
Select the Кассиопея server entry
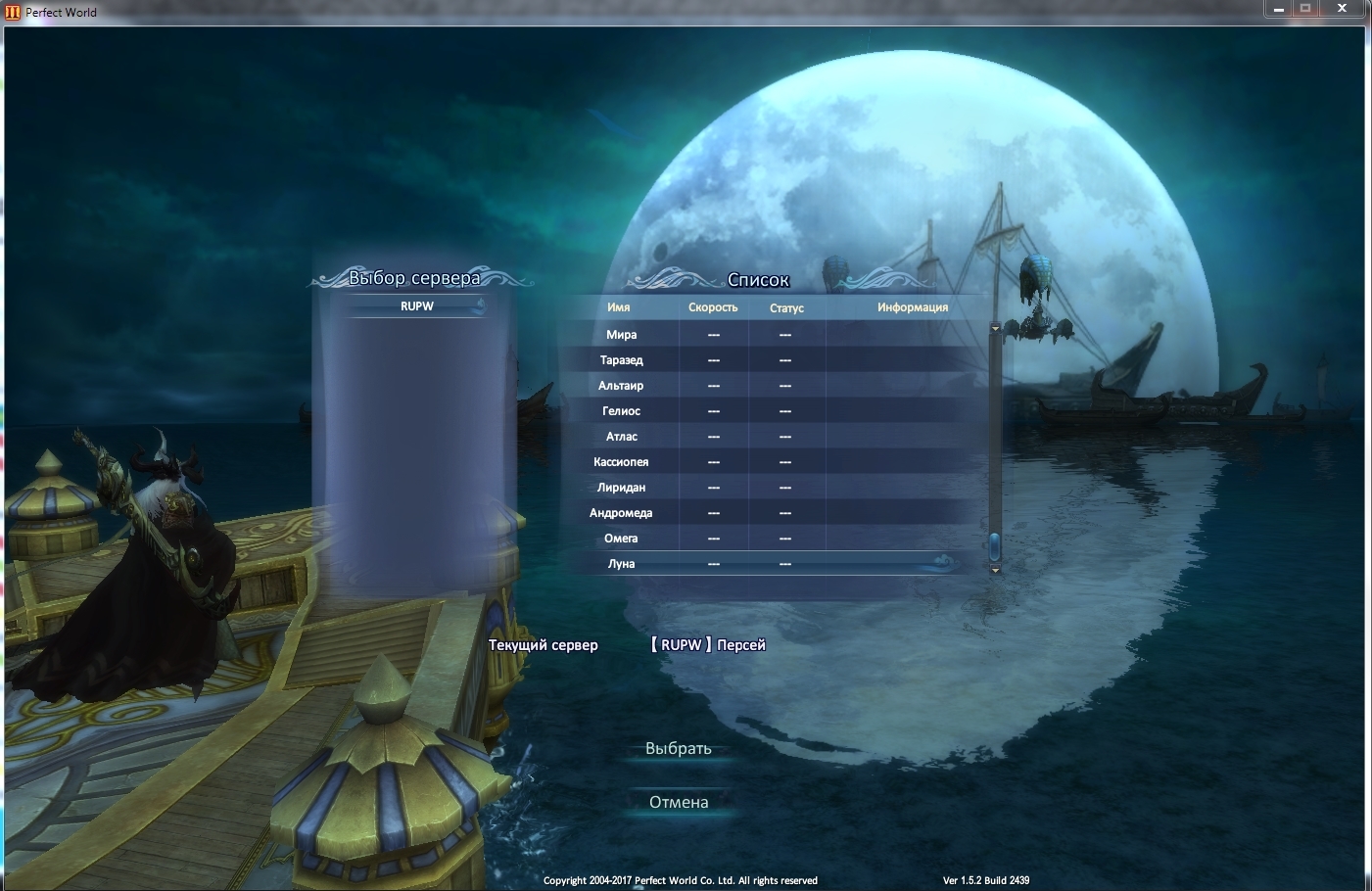coord(621,462)
